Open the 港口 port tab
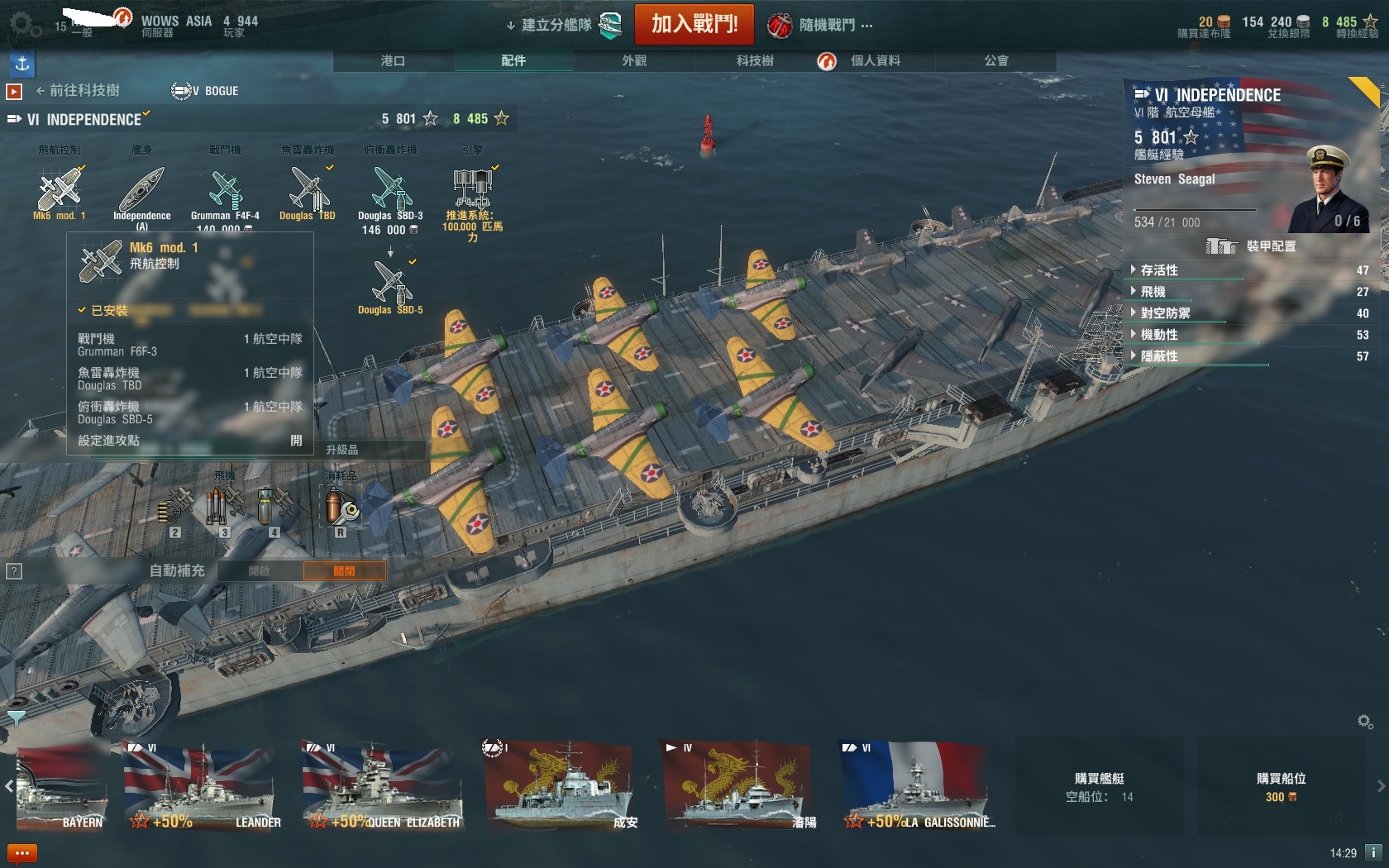 point(393,60)
